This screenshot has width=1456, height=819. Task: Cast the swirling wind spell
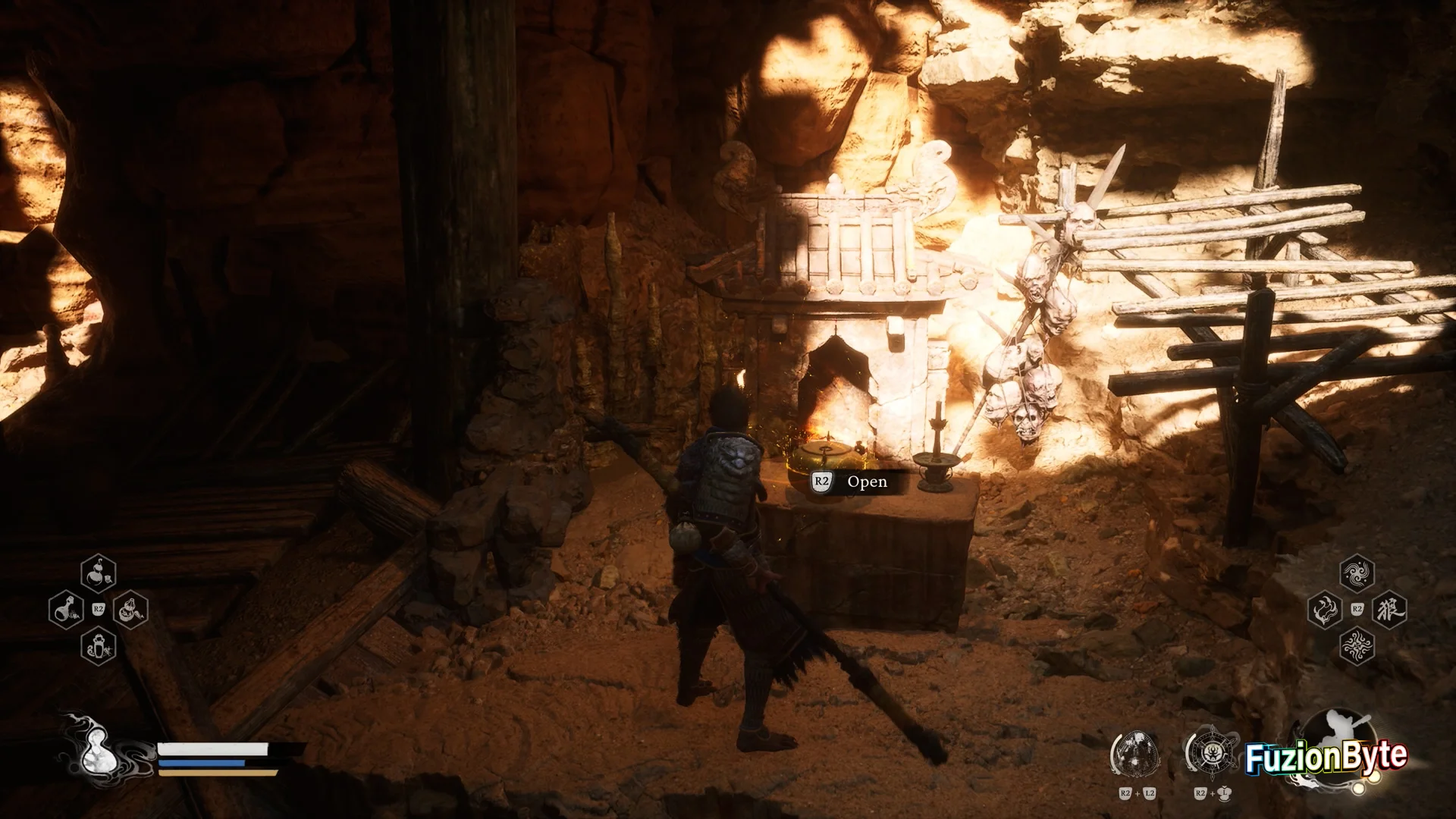click(x=1357, y=574)
